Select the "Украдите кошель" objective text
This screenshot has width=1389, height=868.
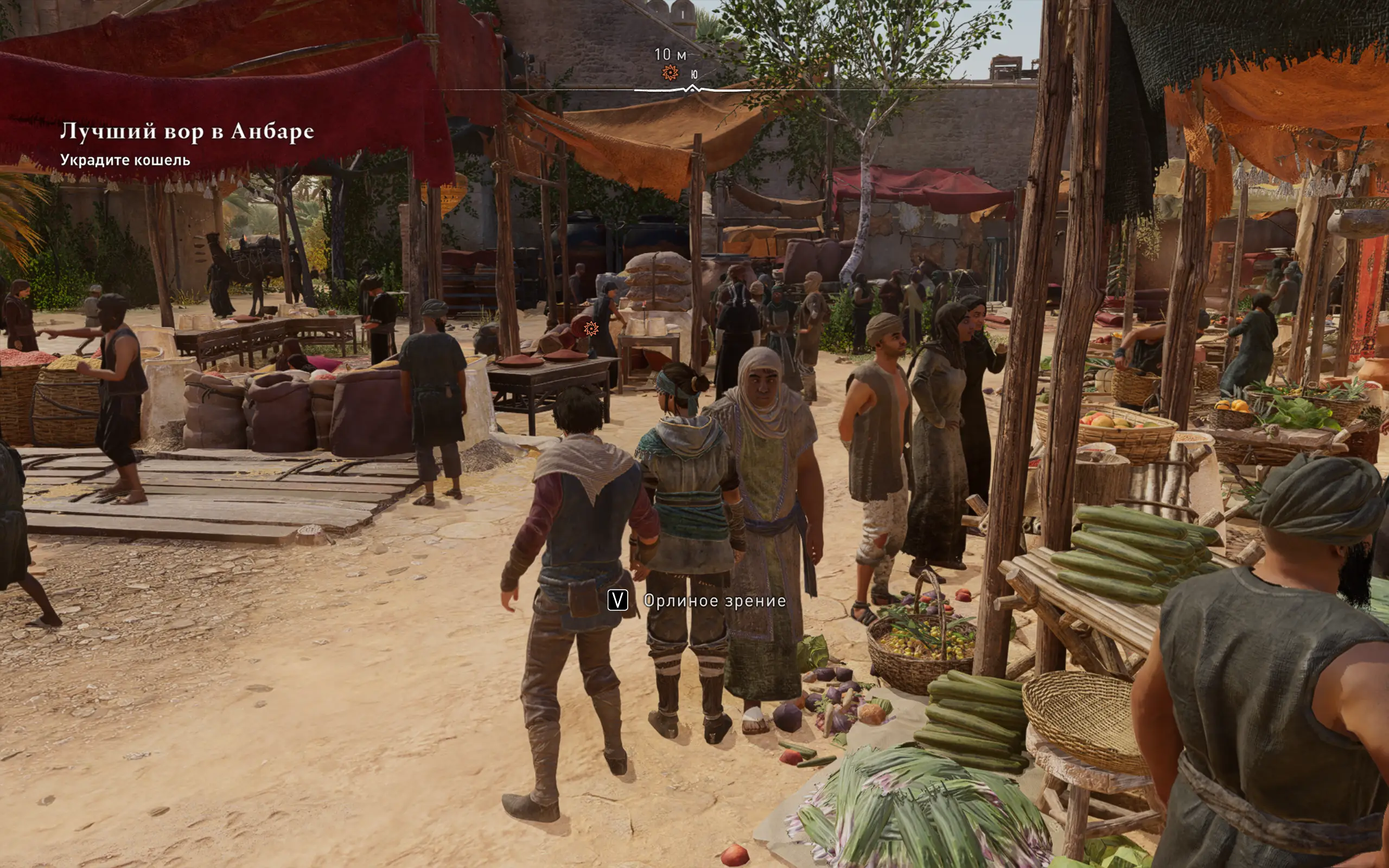coord(125,160)
